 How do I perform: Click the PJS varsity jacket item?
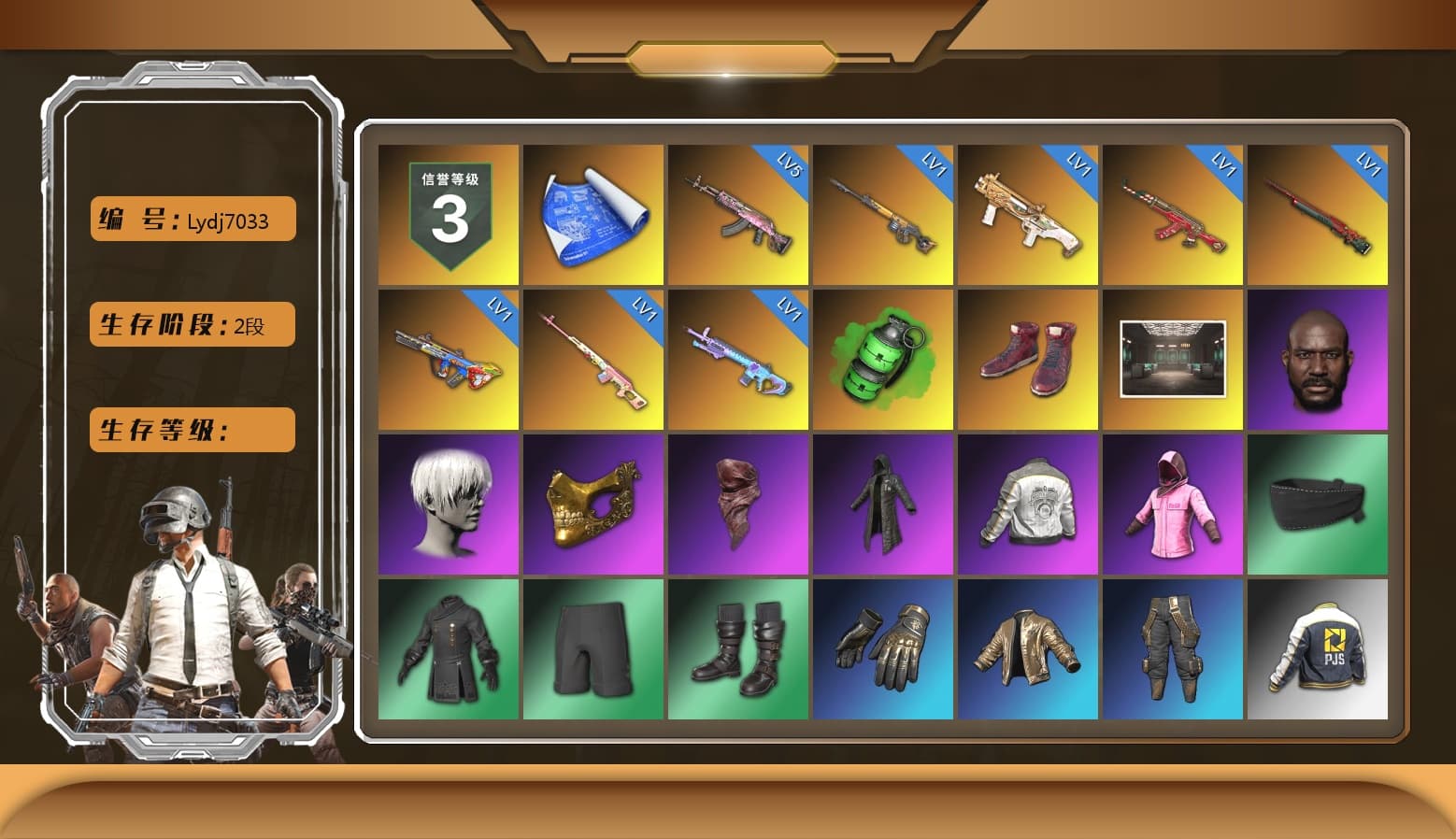(1319, 649)
